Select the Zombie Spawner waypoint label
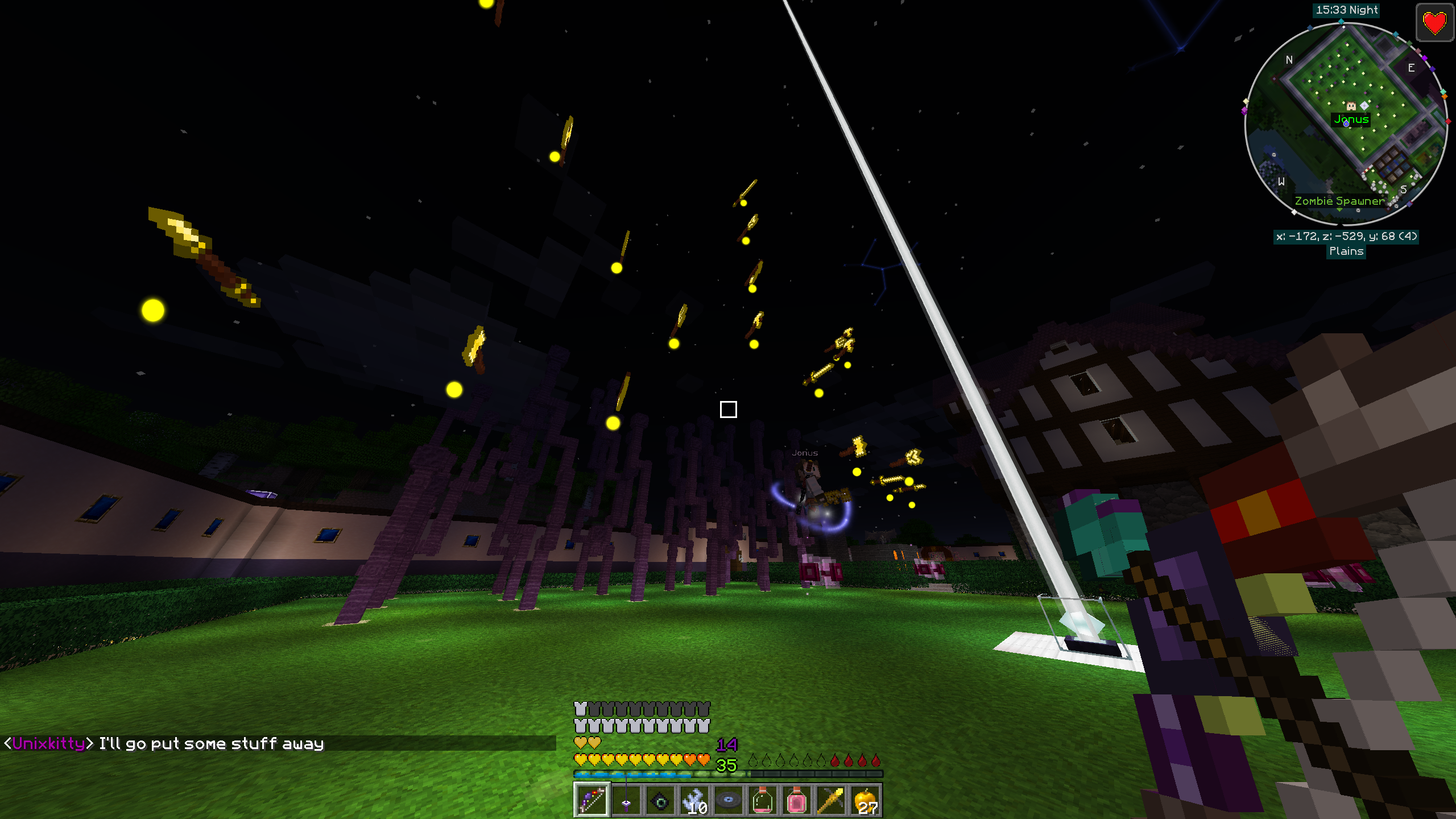This screenshot has height=819, width=1456. (1339, 201)
